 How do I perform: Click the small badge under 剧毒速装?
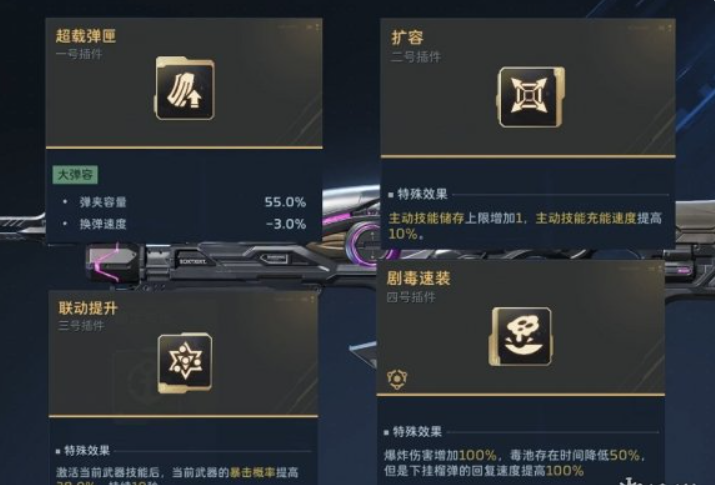pos(395,377)
